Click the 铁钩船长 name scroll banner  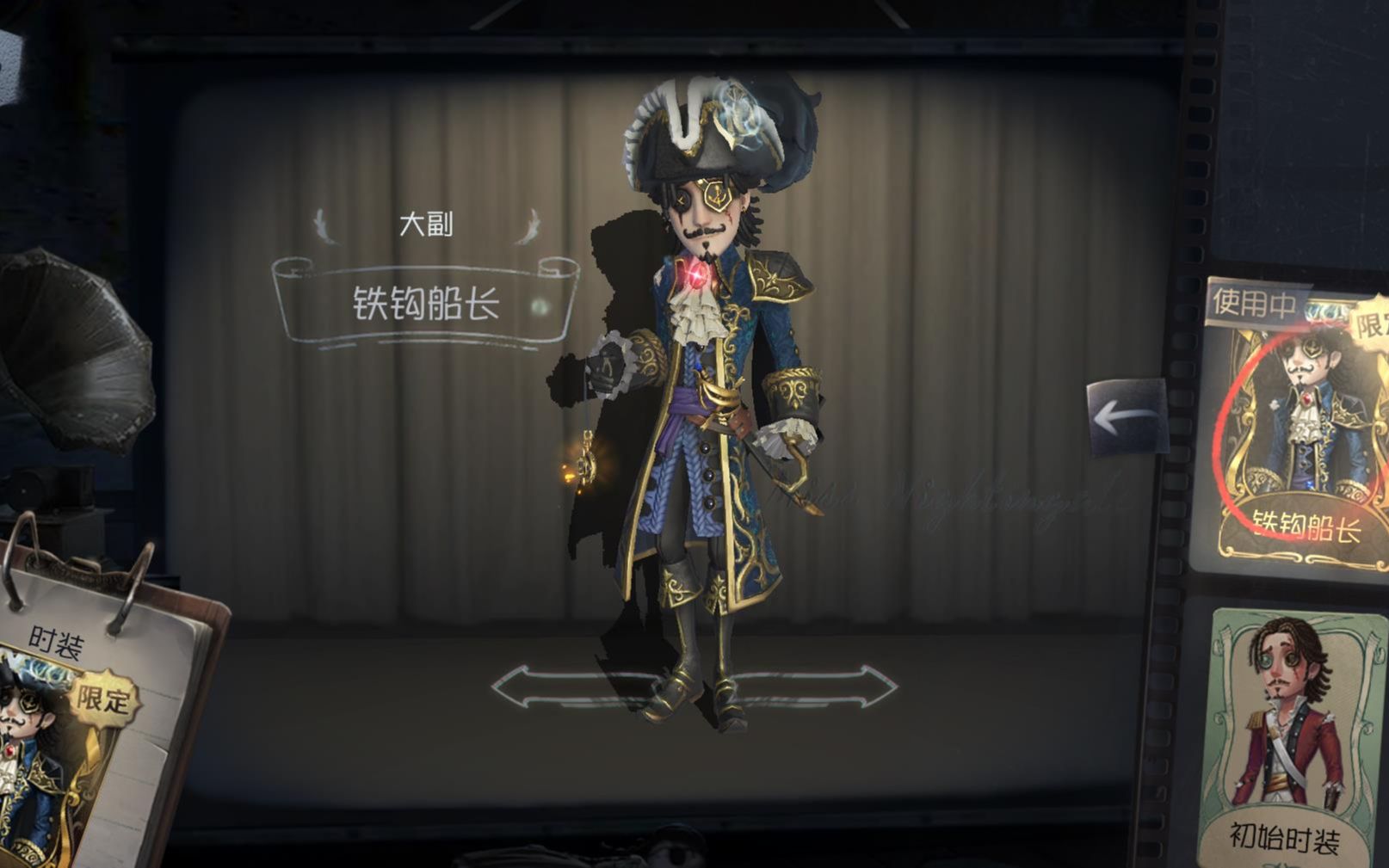pos(428,302)
